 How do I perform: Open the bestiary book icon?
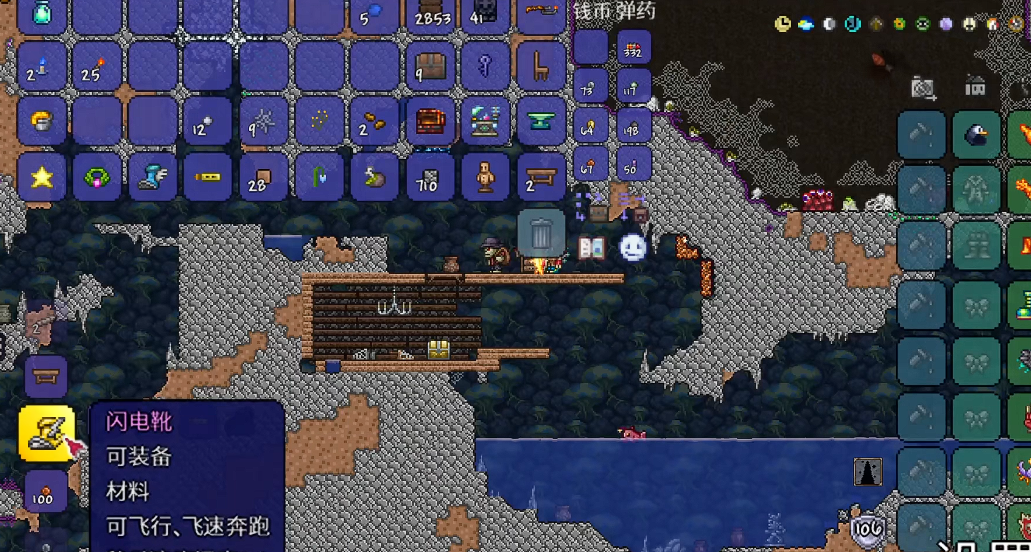pyautogui.click(x=591, y=247)
